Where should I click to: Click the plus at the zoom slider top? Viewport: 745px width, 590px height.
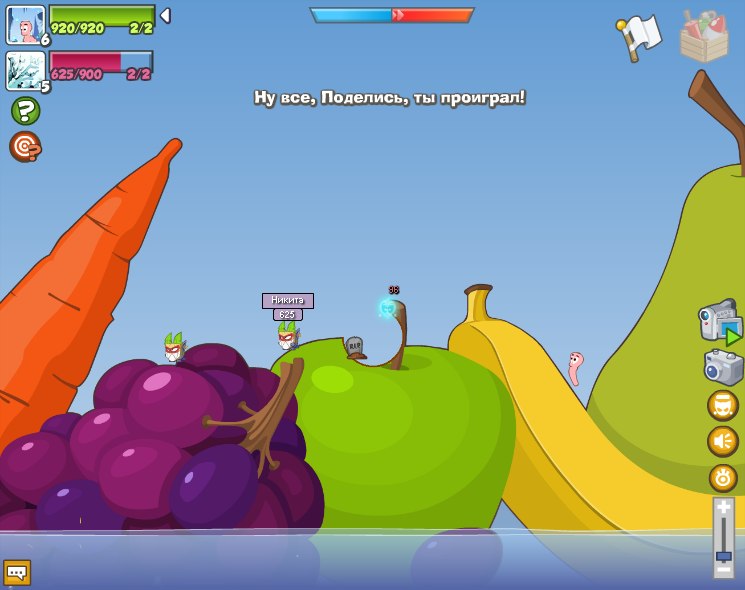(723, 508)
